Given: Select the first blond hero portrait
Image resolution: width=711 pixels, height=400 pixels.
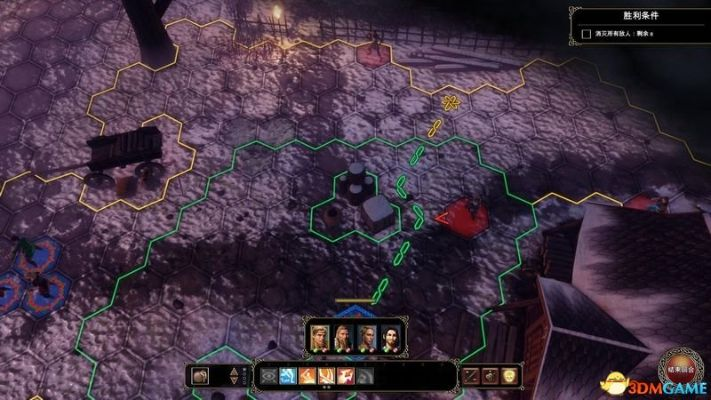Looking at the screenshot, I should pos(319,337).
